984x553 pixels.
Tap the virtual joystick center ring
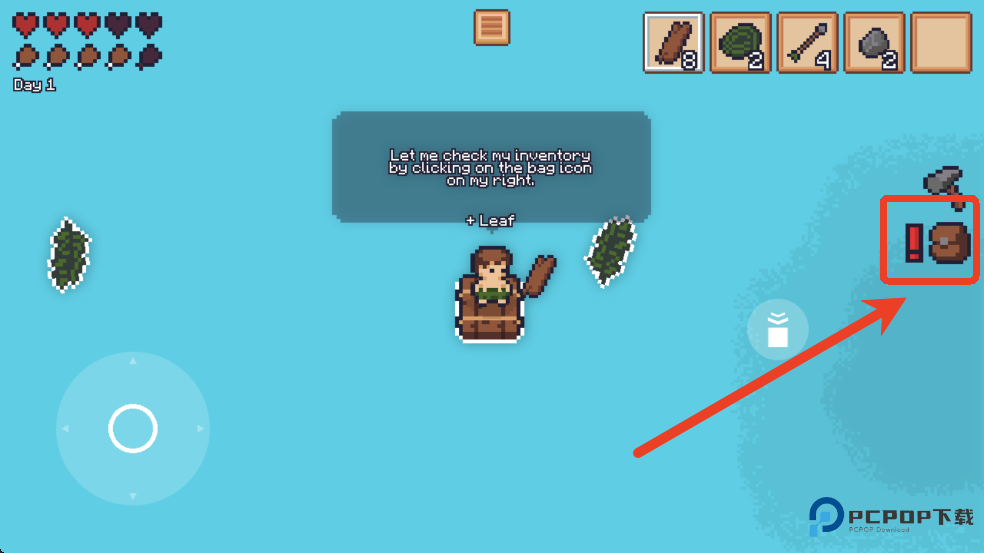133,429
